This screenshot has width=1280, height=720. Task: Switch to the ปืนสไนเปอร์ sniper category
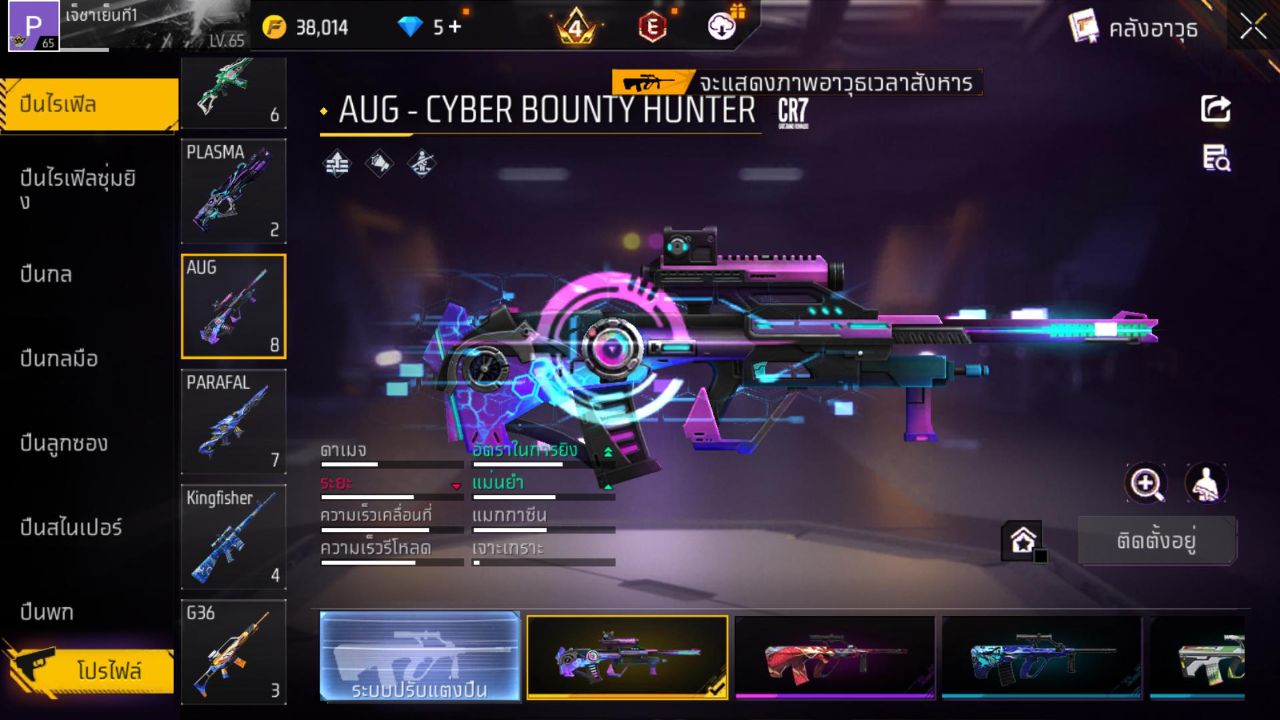coord(70,527)
